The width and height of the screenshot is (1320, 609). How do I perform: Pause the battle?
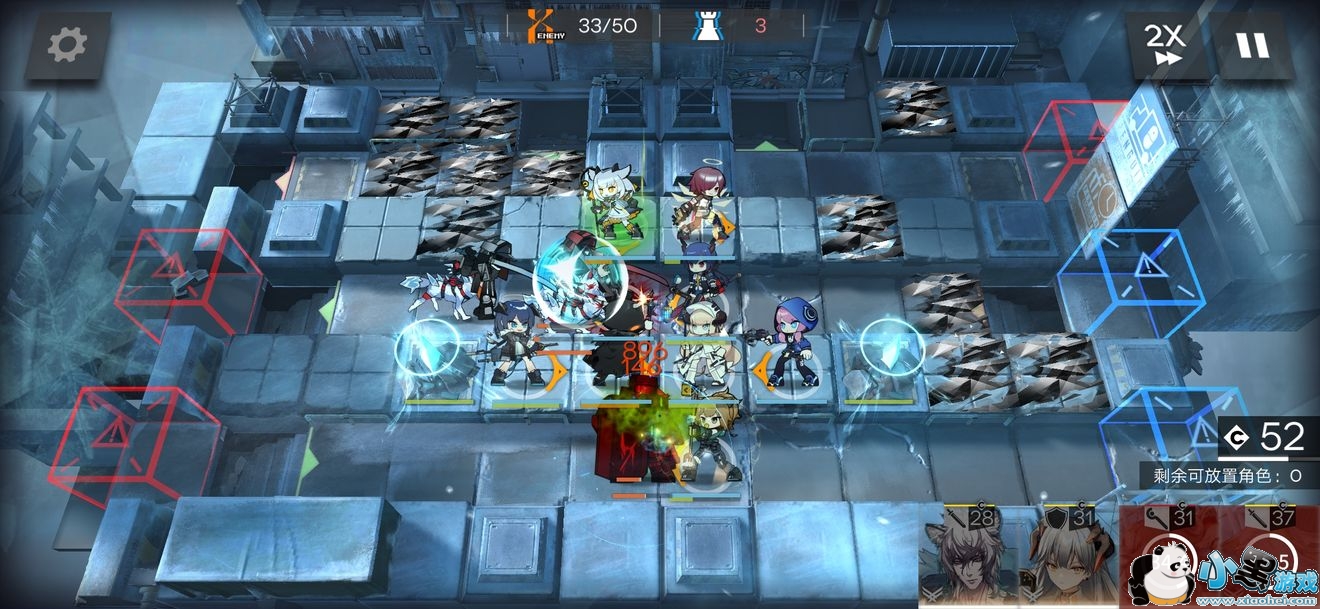click(1251, 45)
